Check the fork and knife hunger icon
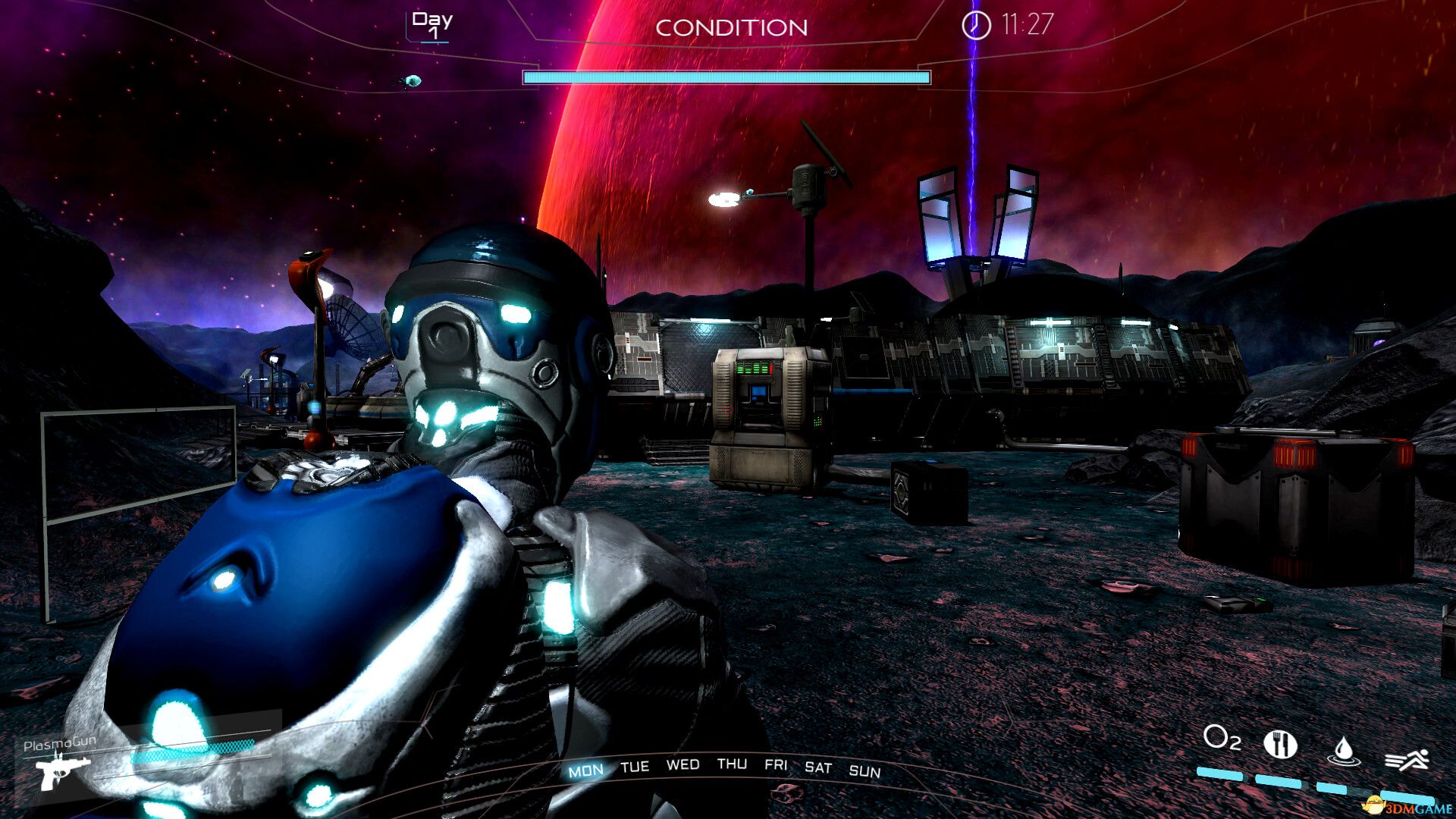 click(x=1280, y=744)
